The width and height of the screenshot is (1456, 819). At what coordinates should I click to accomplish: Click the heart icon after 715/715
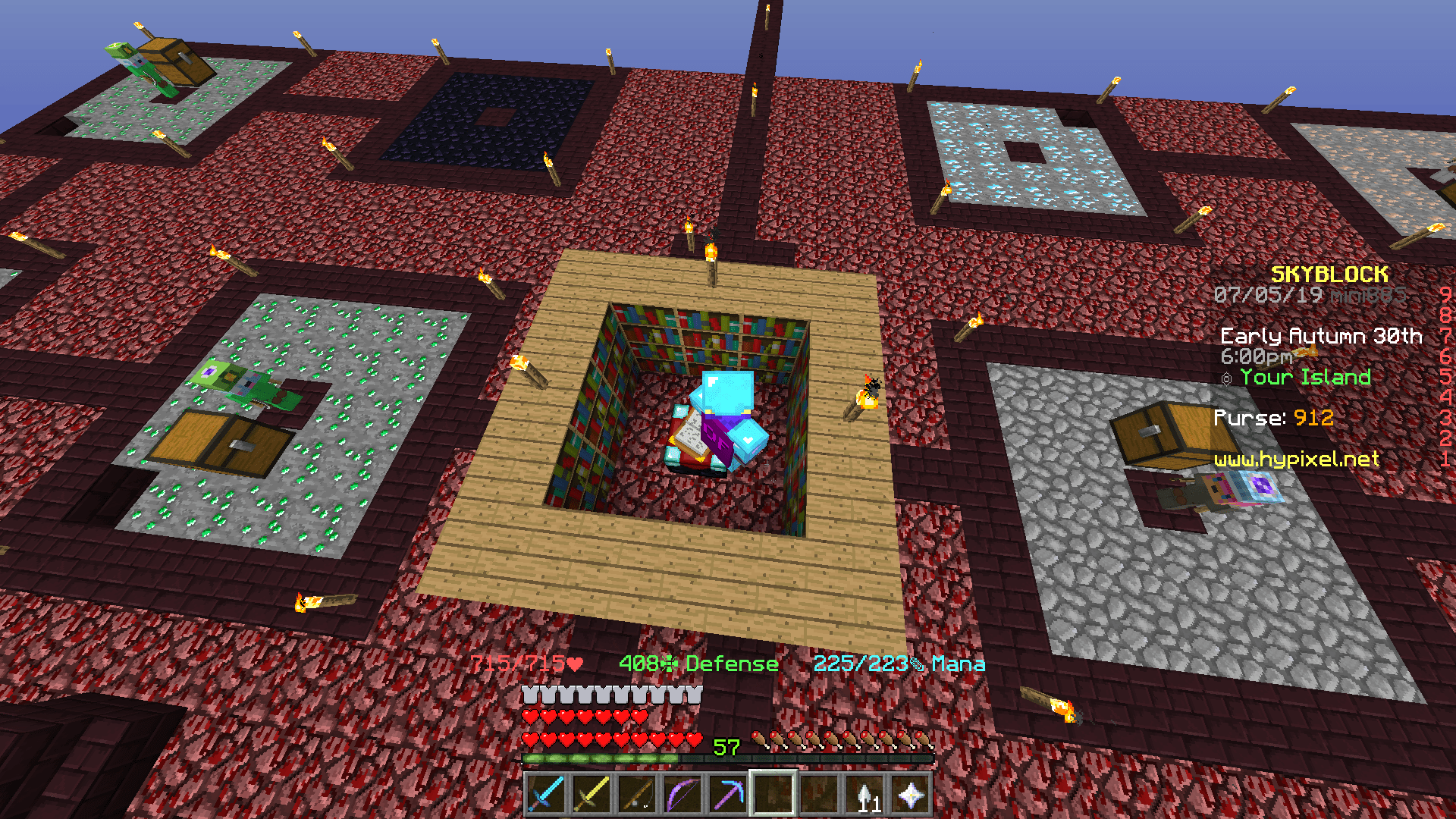pos(573,664)
